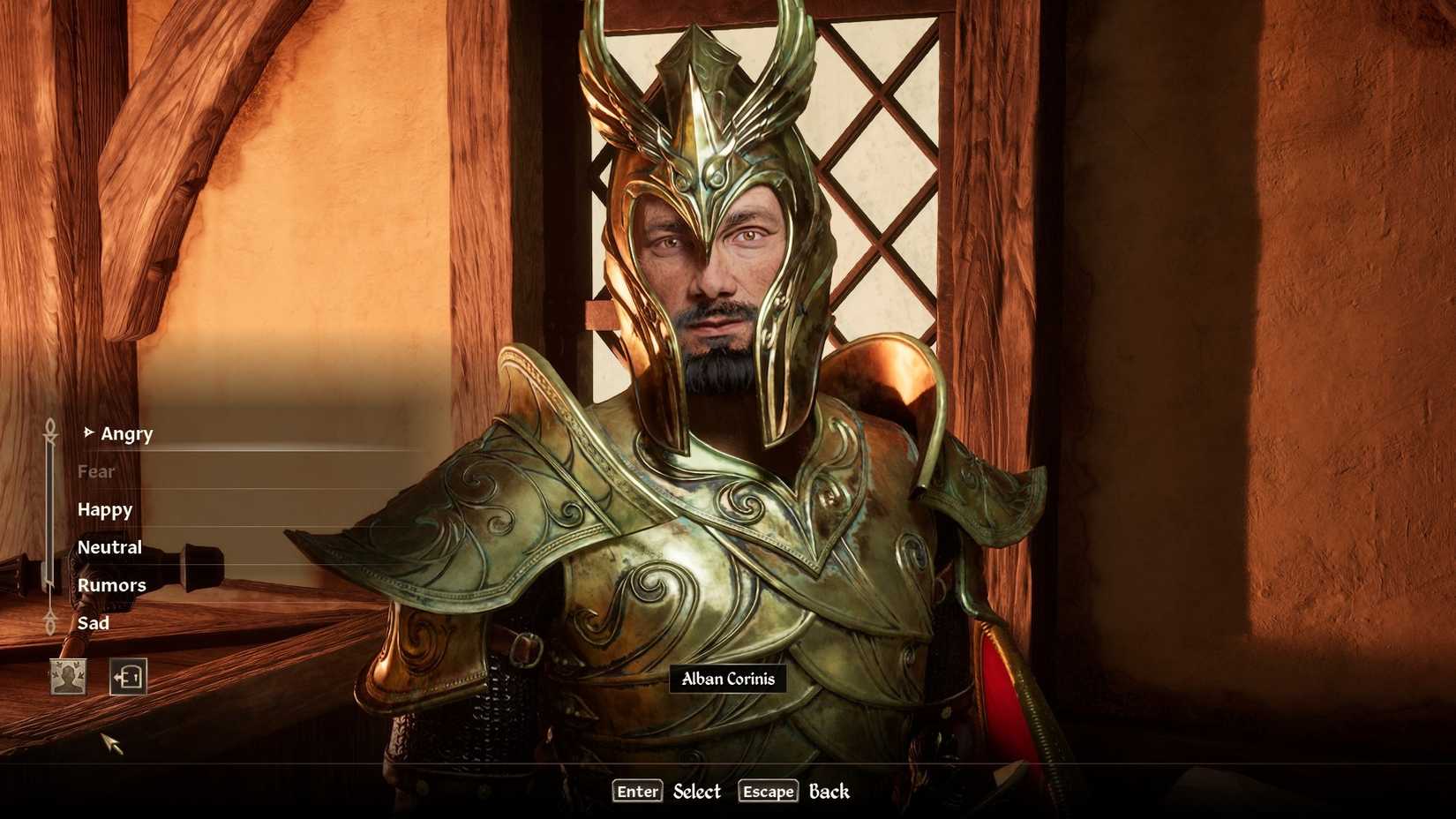
Task: Click the Enter key badge
Action: 636,792
